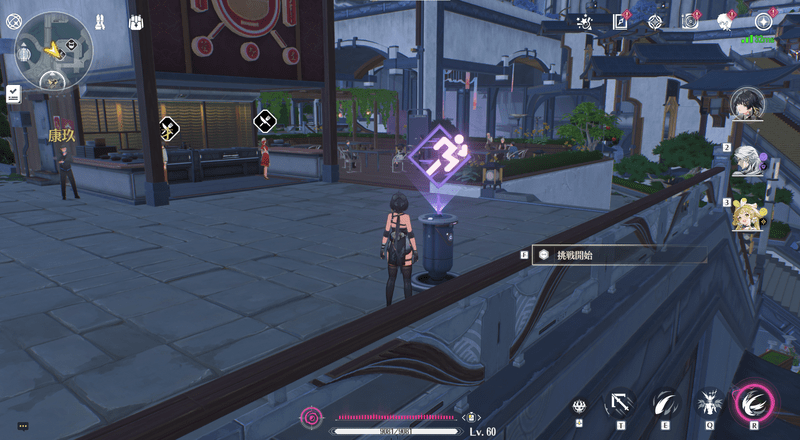
Task: Use the grapple arrow utility skill
Action: pos(619,404)
